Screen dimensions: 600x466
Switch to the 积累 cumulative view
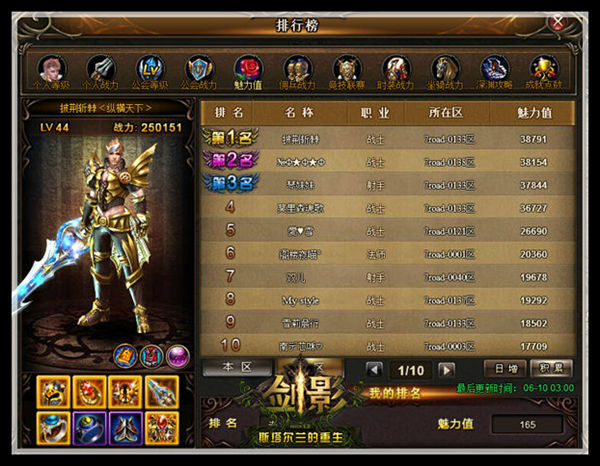[x=549, y=368]
